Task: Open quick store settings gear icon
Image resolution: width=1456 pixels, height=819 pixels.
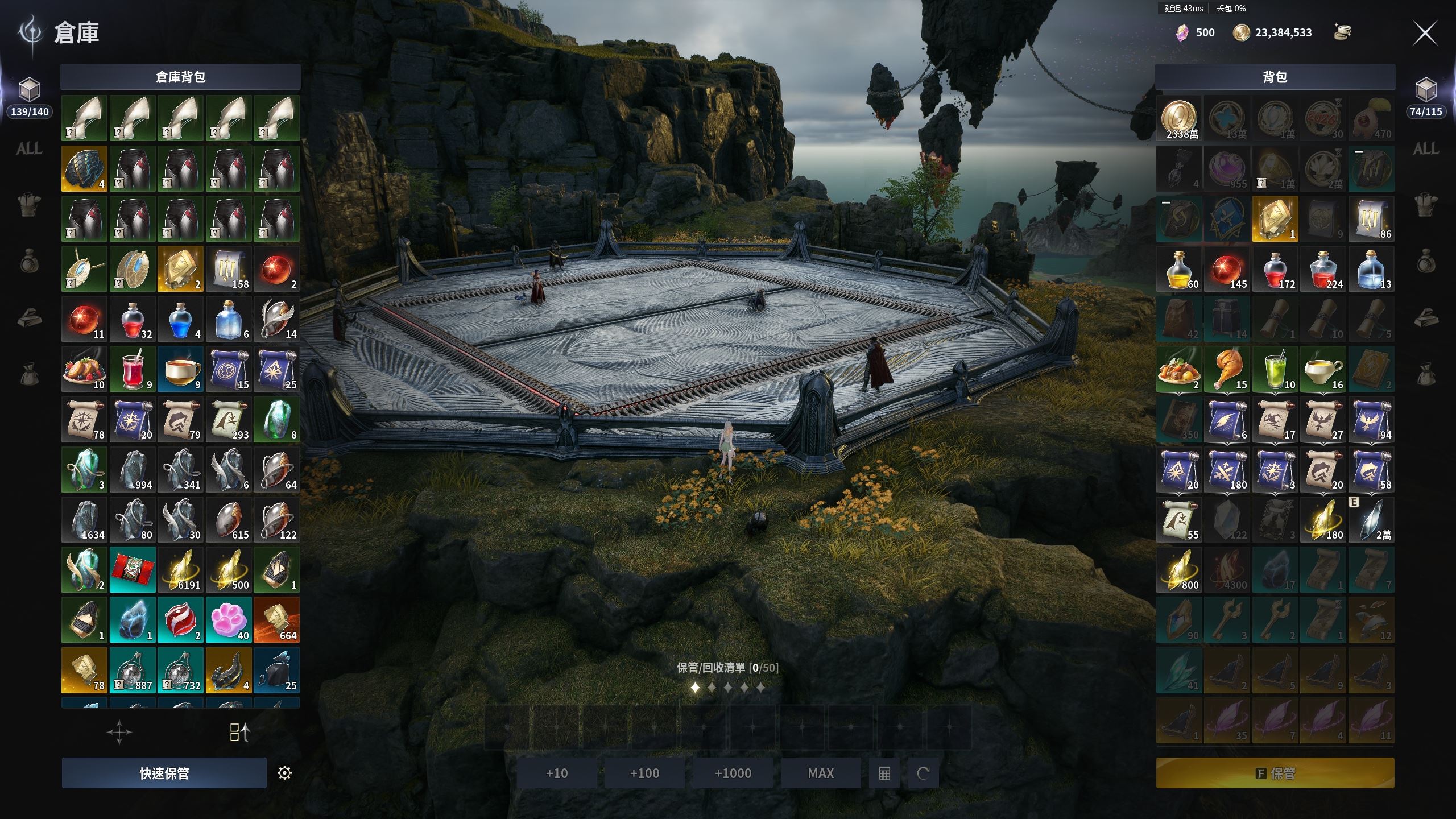Action: [x=284, y=773]
